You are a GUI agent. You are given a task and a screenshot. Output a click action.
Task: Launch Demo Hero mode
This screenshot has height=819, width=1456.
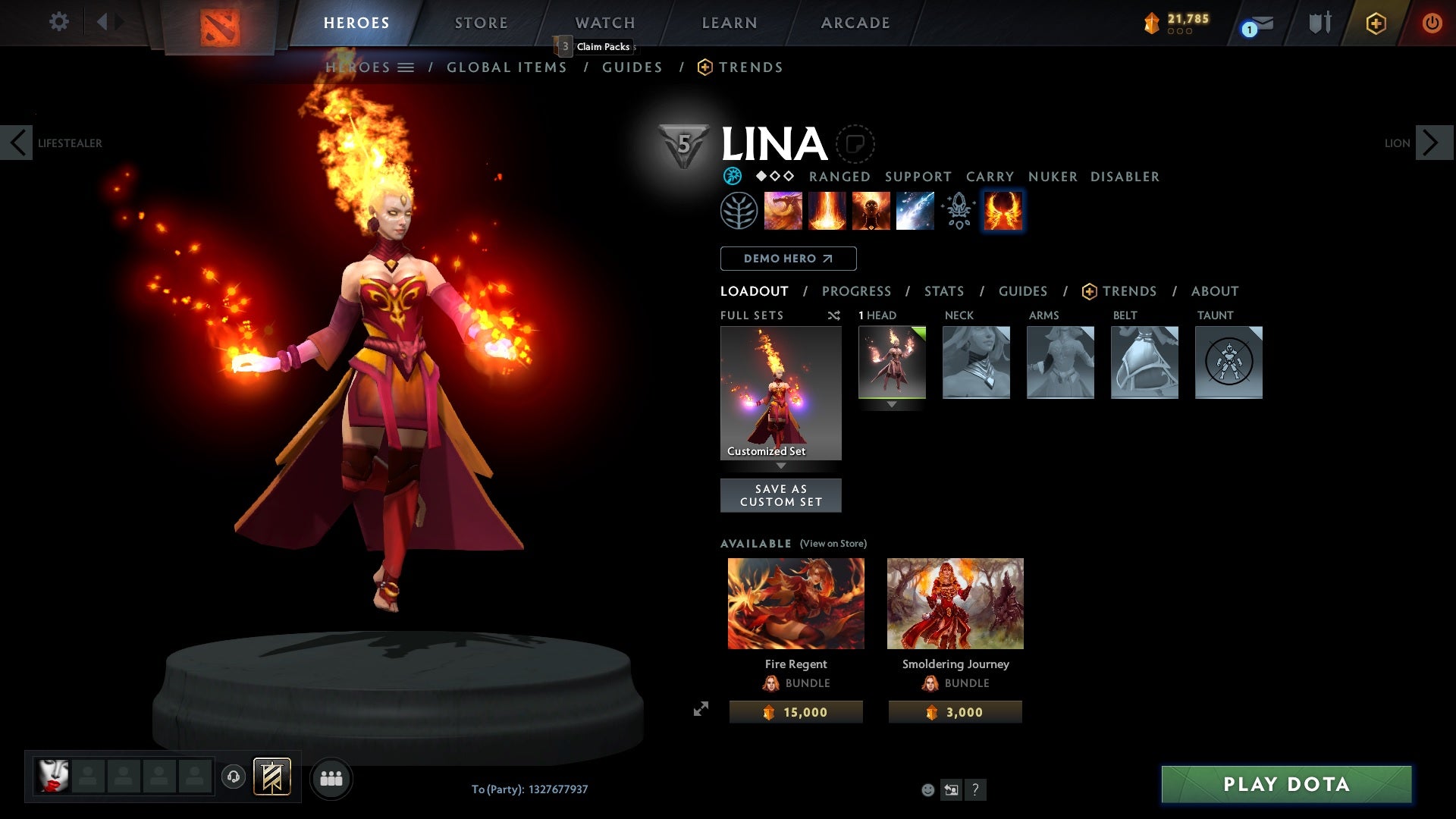point(788,259)
